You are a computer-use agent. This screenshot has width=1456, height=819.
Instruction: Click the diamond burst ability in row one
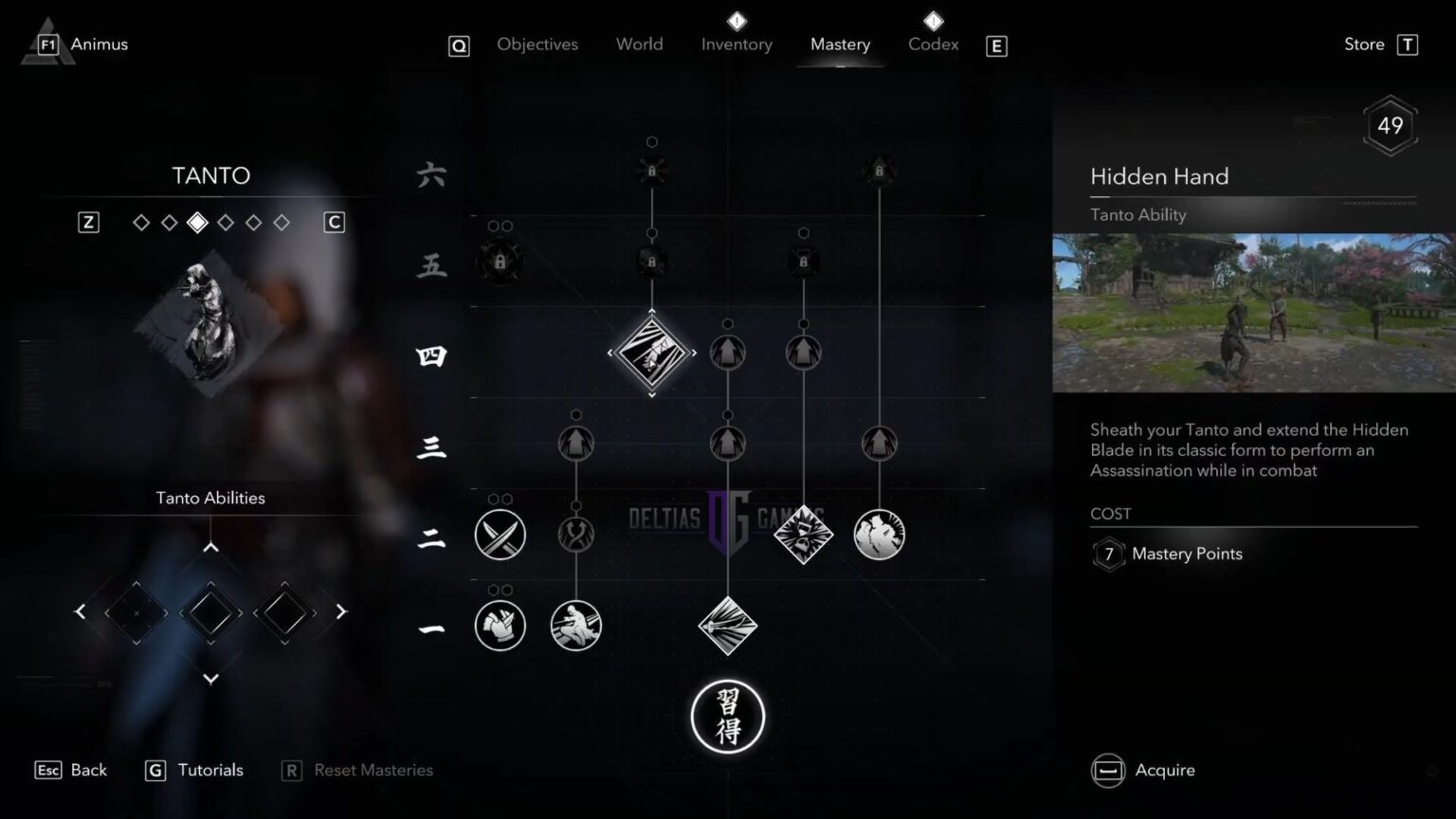(x=728, y=626)
